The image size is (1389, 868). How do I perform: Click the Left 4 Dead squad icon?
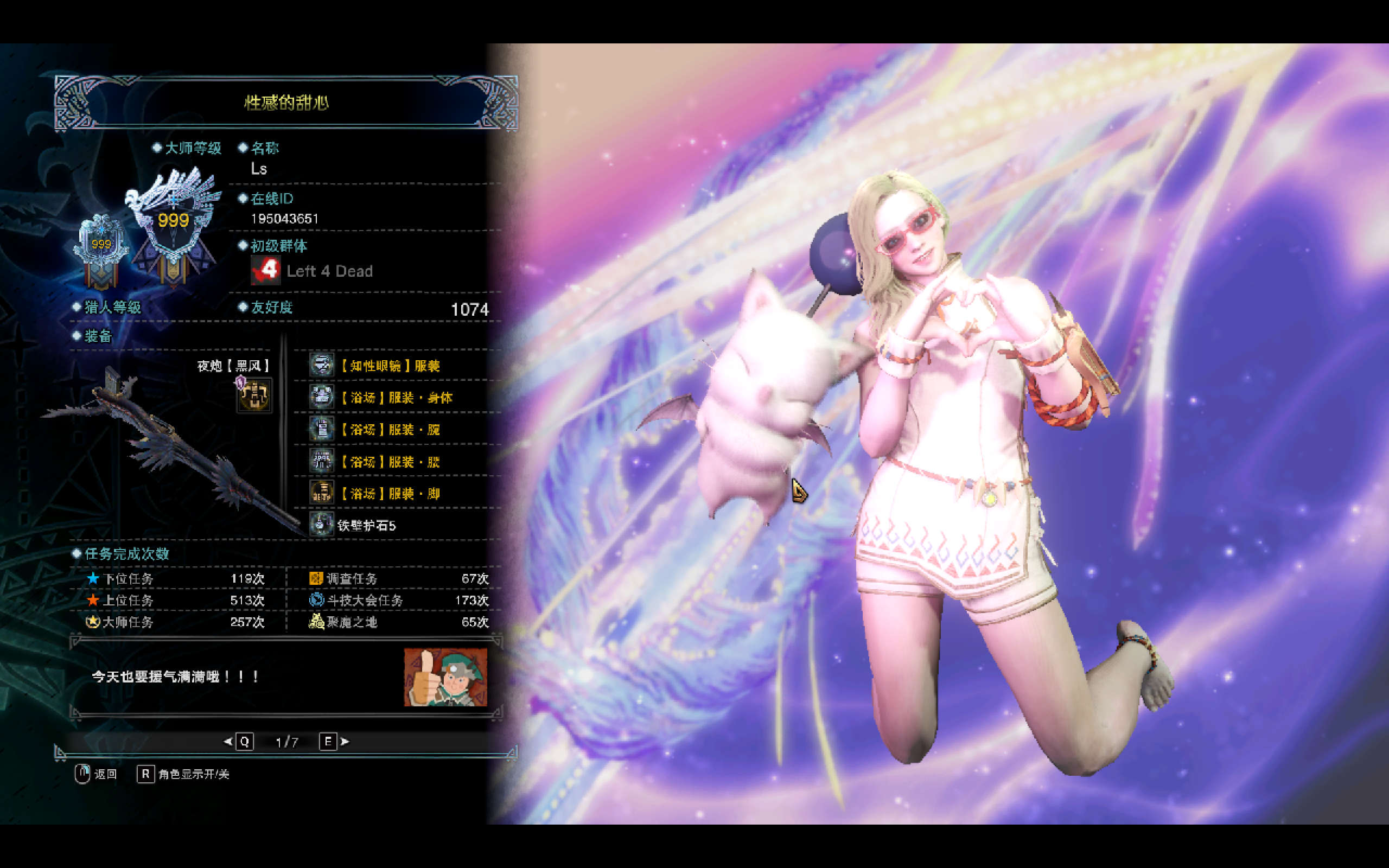pyautogui.click(x=265, y=270)
